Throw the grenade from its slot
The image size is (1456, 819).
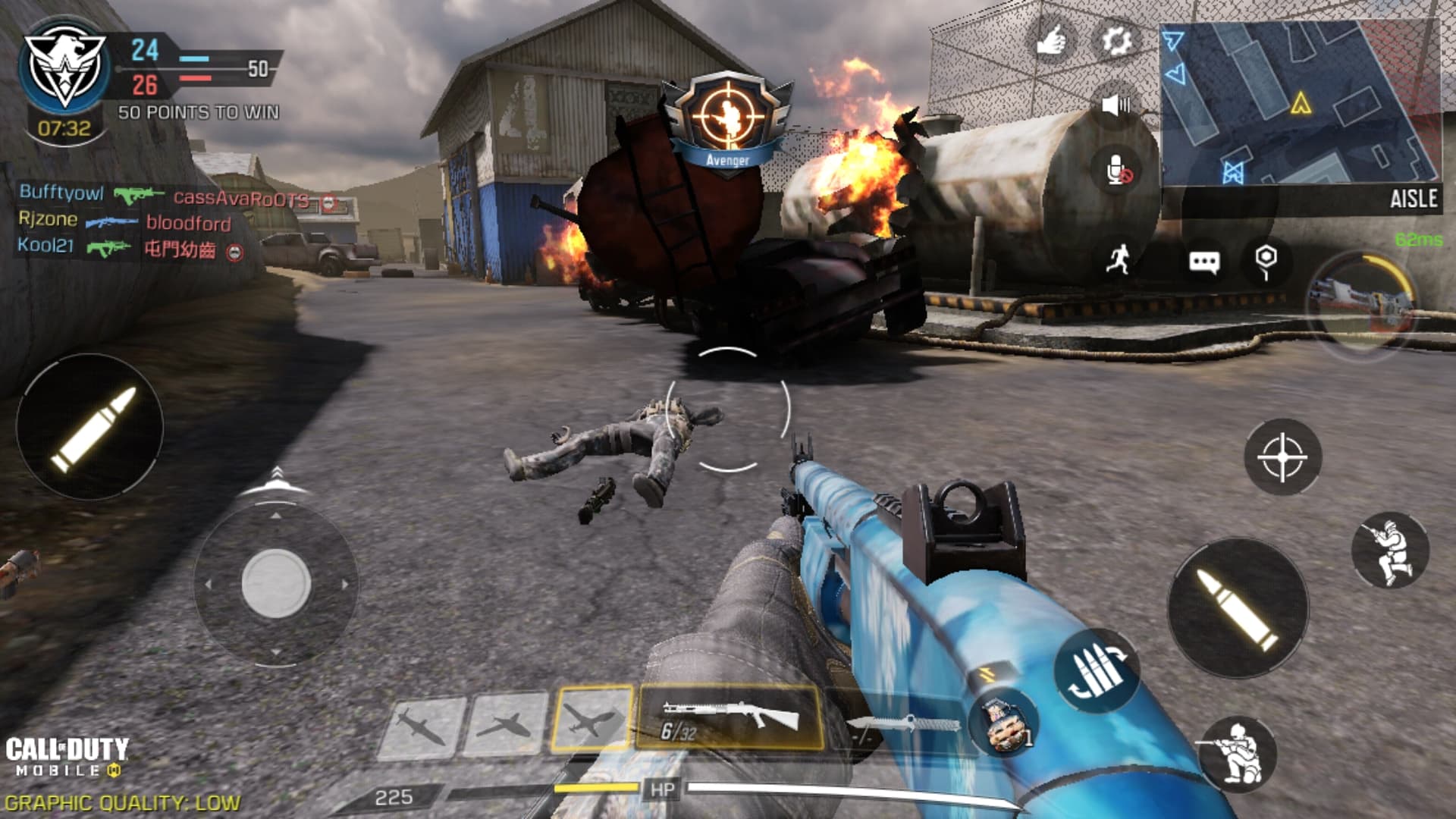pos(1003,723)
